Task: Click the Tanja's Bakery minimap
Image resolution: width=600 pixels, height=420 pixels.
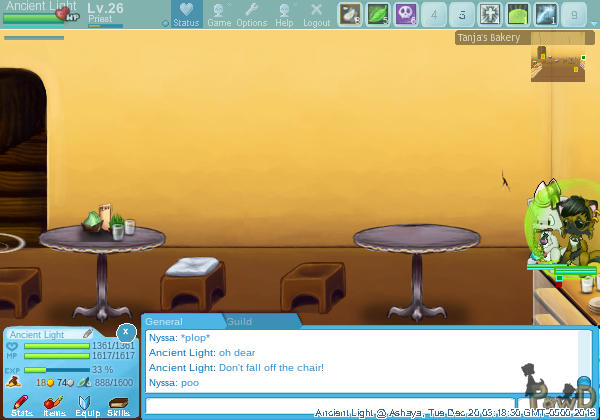Action: pos(556,64)
